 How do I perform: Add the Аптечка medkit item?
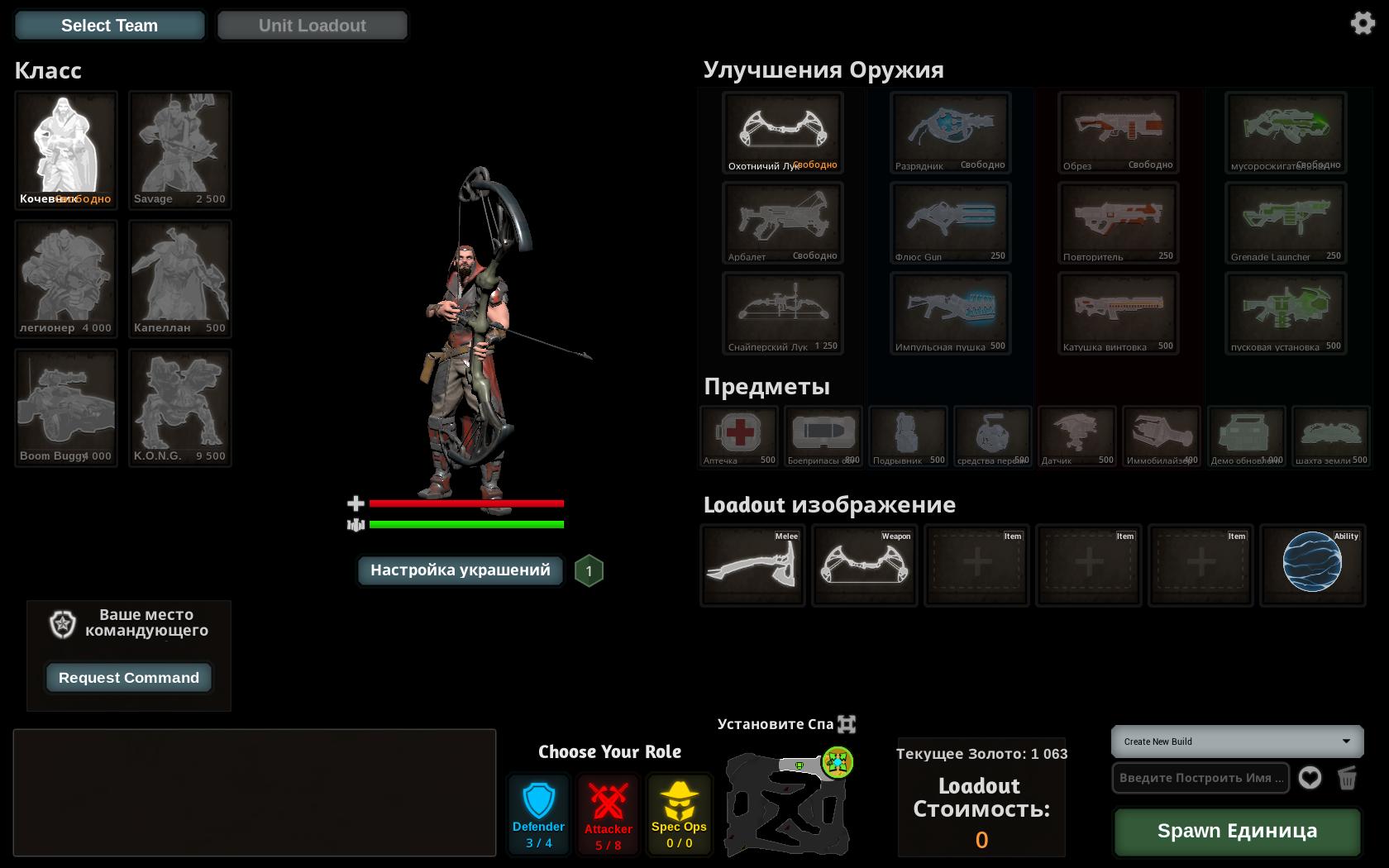click(x=739, y=436)
